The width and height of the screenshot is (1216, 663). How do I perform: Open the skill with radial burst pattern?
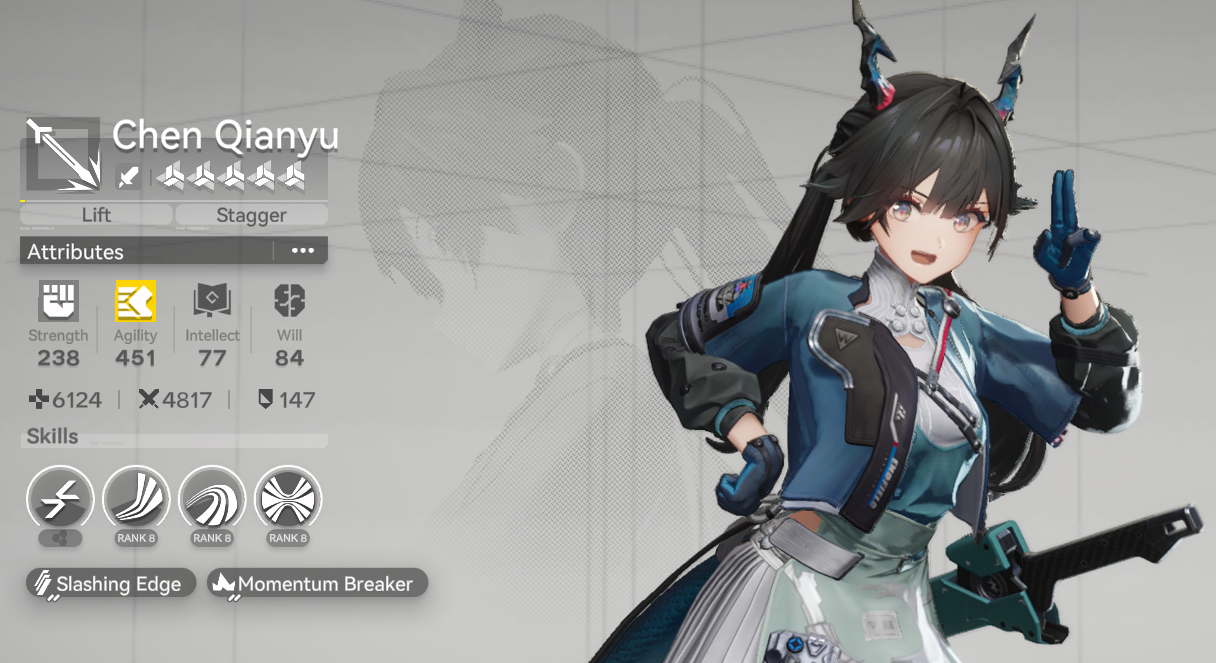point(288,499)
